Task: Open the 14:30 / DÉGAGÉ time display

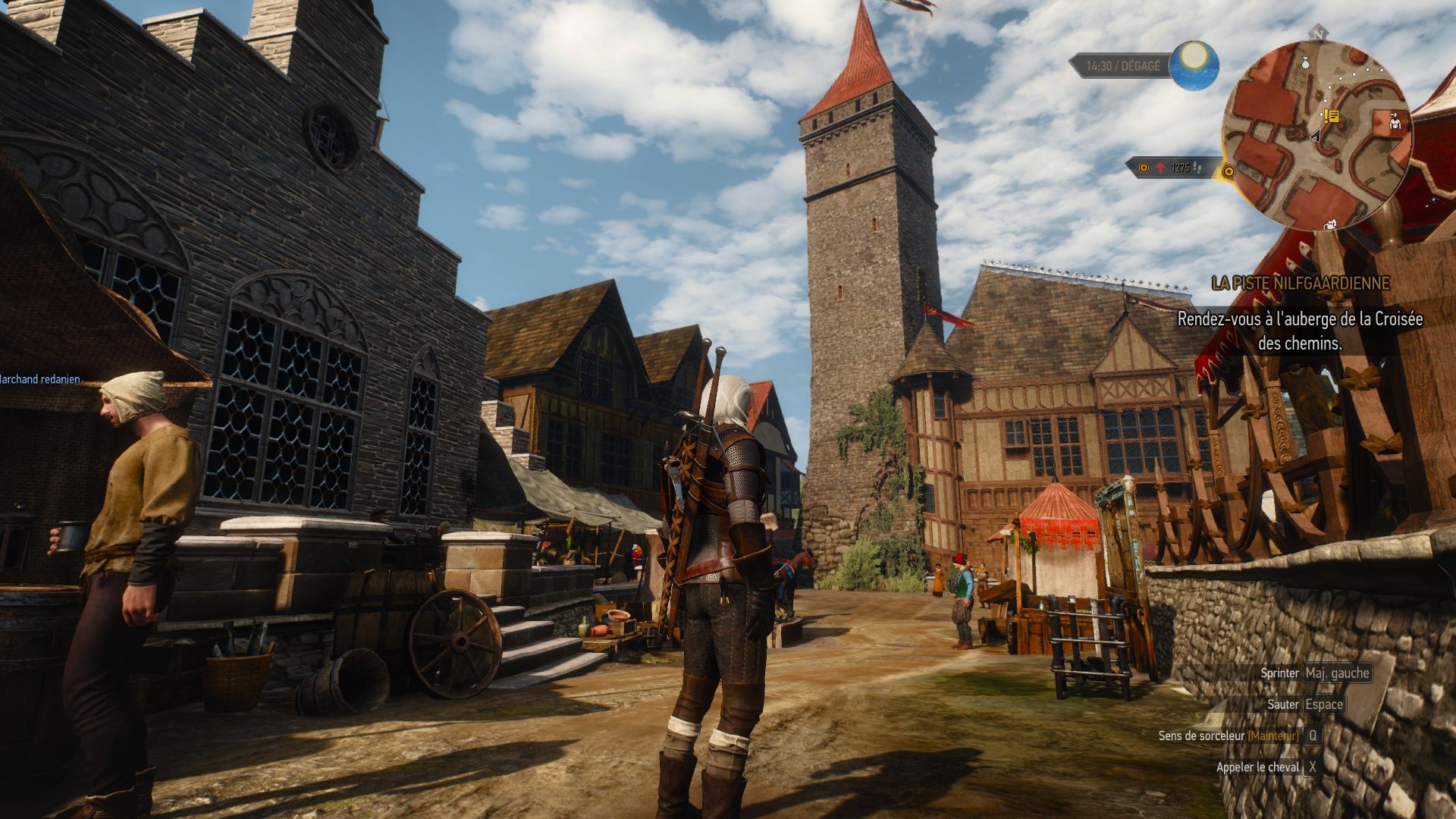Action: point(1123,65)
